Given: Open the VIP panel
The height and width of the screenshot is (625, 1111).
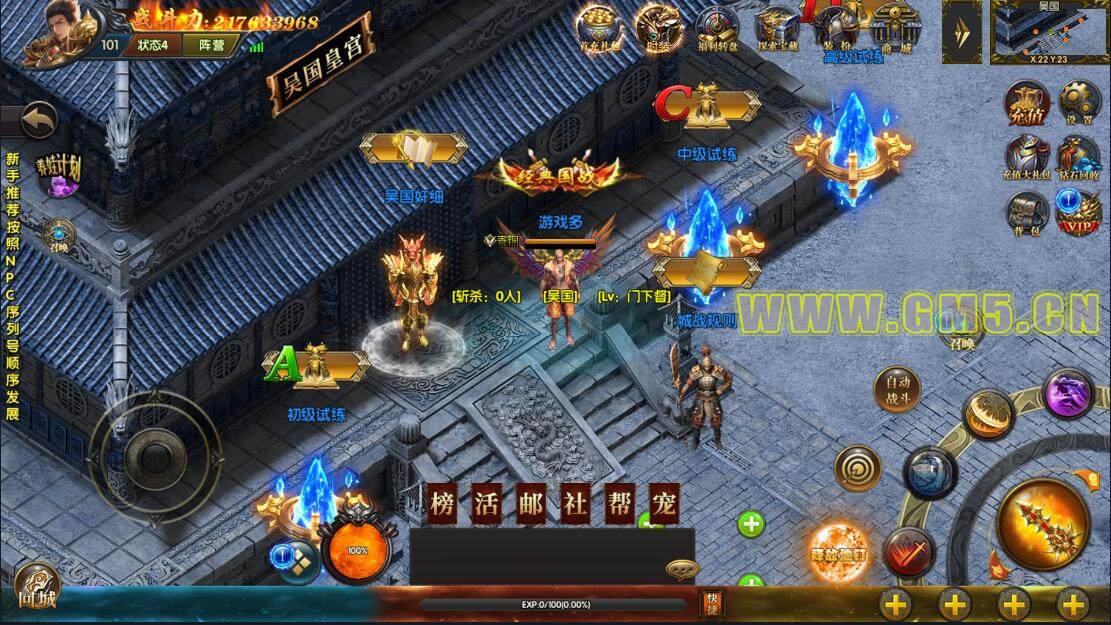Looking at the screenshot, I should coord(1079,212).
